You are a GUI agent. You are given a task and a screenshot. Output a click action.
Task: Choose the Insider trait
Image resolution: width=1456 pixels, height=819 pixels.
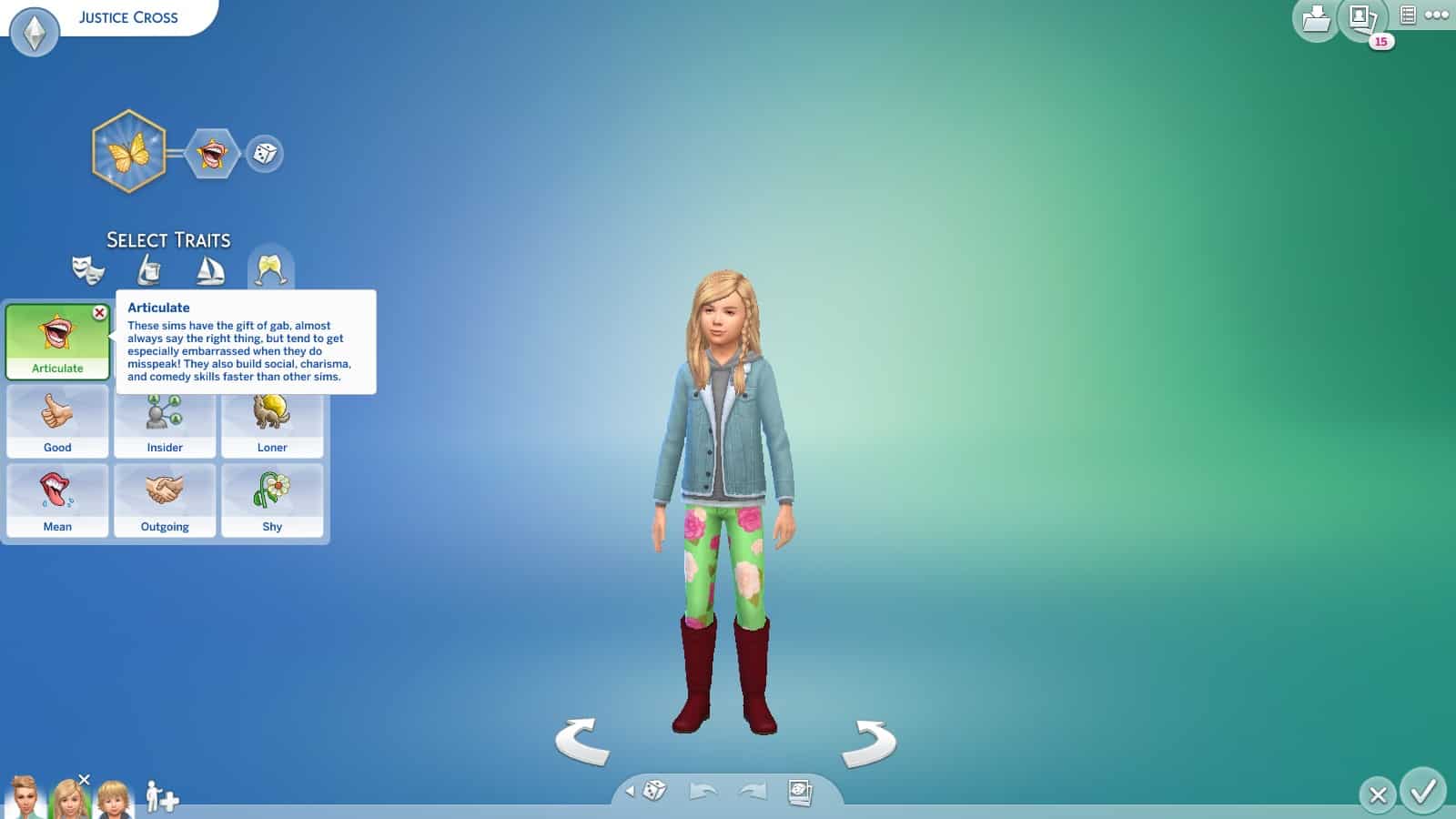point(165,420)
